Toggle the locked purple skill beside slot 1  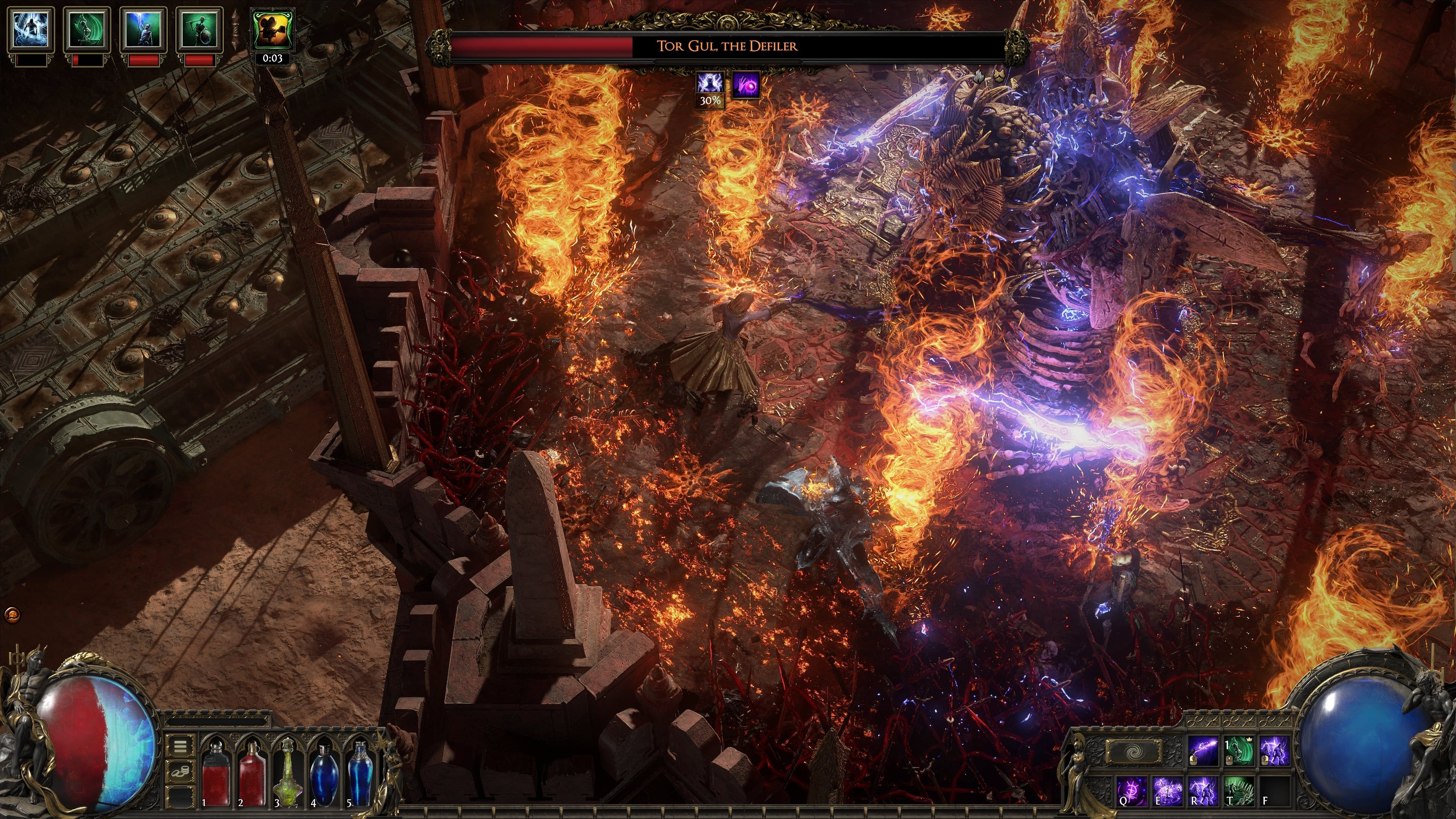coord(1203,750)
